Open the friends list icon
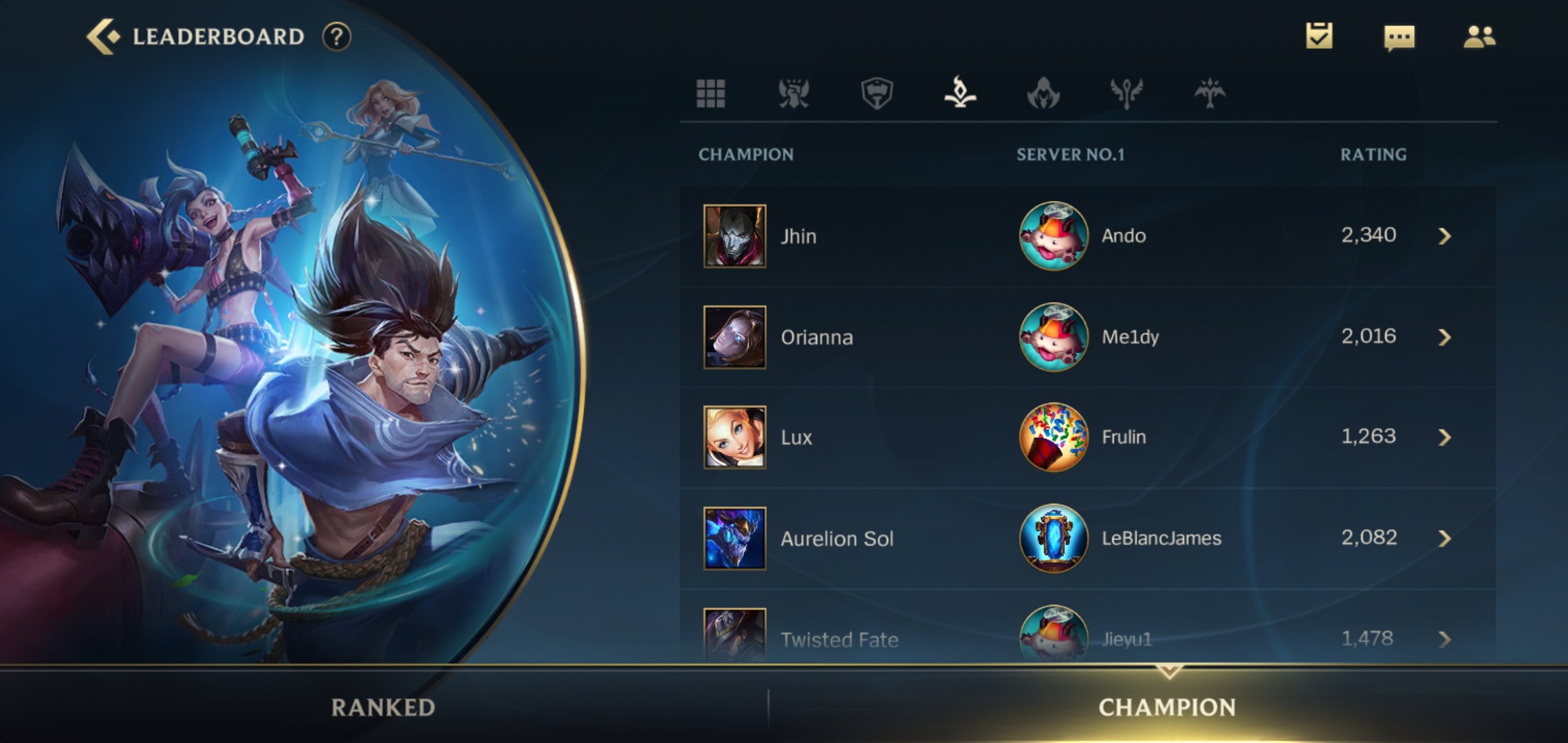The image size is (1568, 743). coord(1479,36)
